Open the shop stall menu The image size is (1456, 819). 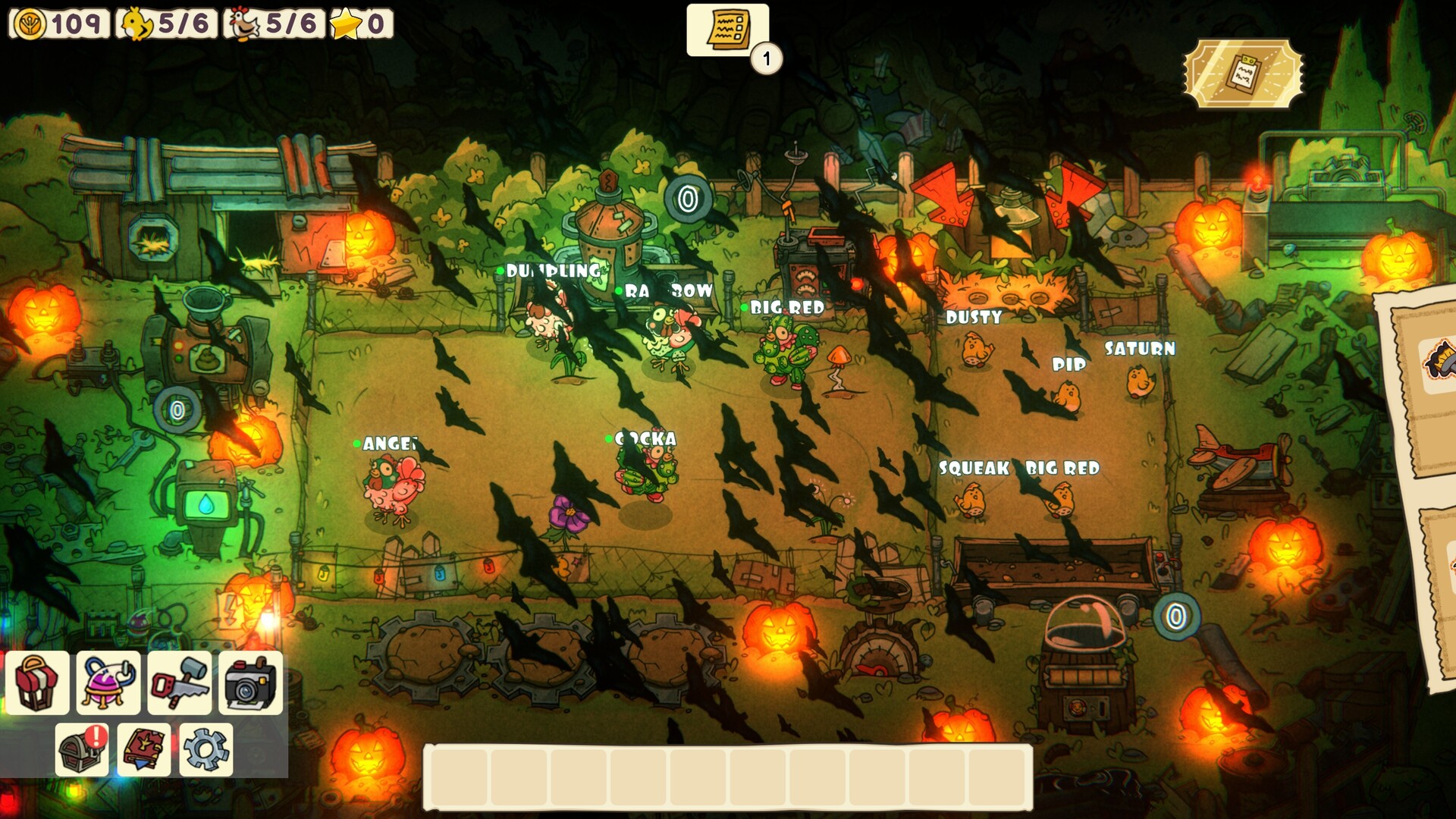click(37, 682)
